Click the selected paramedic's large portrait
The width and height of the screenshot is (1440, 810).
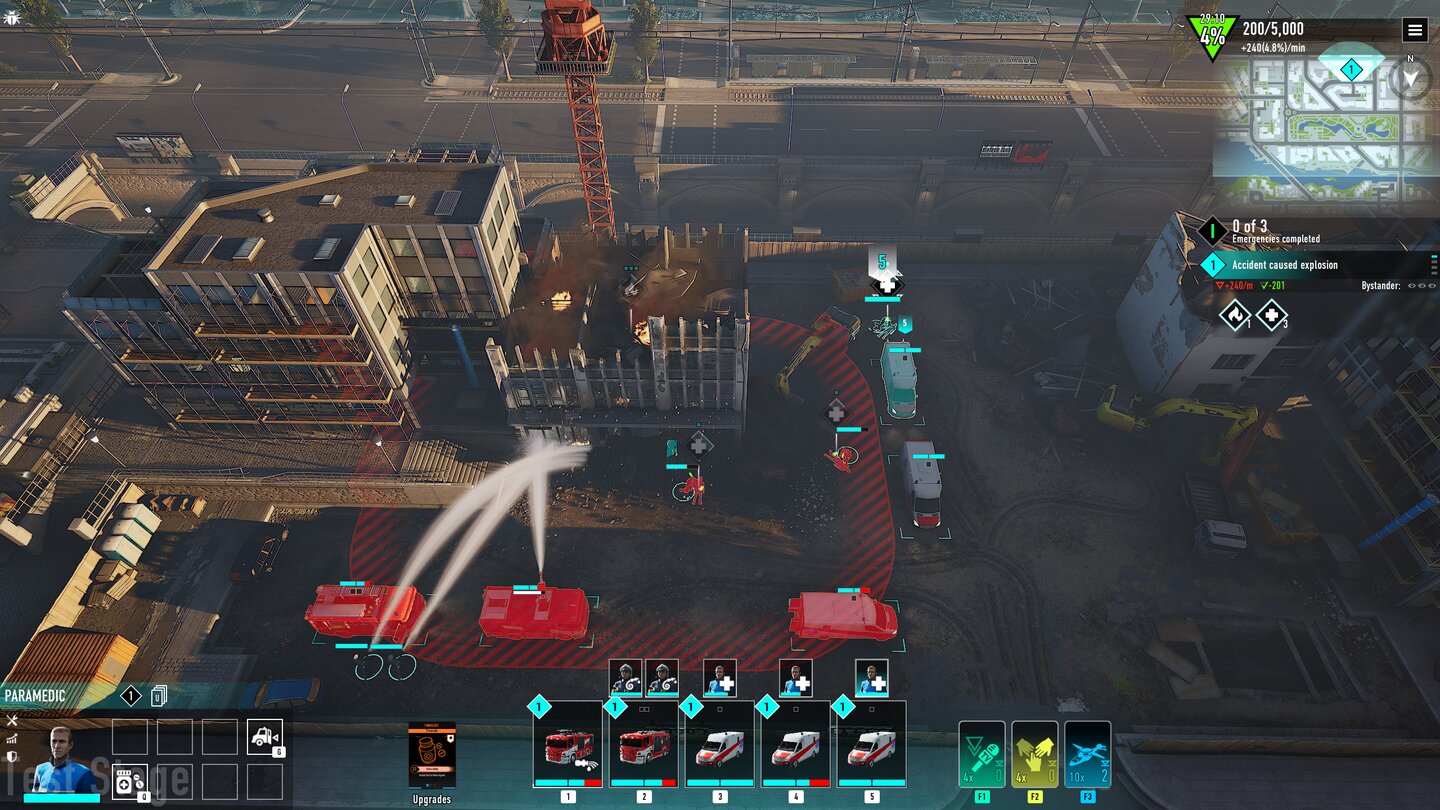tap(58, 760)
